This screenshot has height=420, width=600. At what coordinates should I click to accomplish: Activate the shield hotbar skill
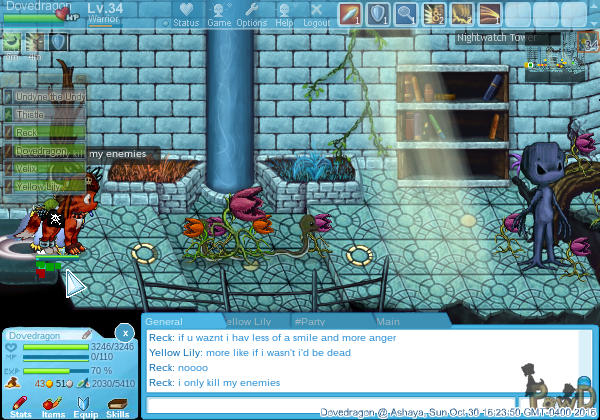(x=378, y=14)
